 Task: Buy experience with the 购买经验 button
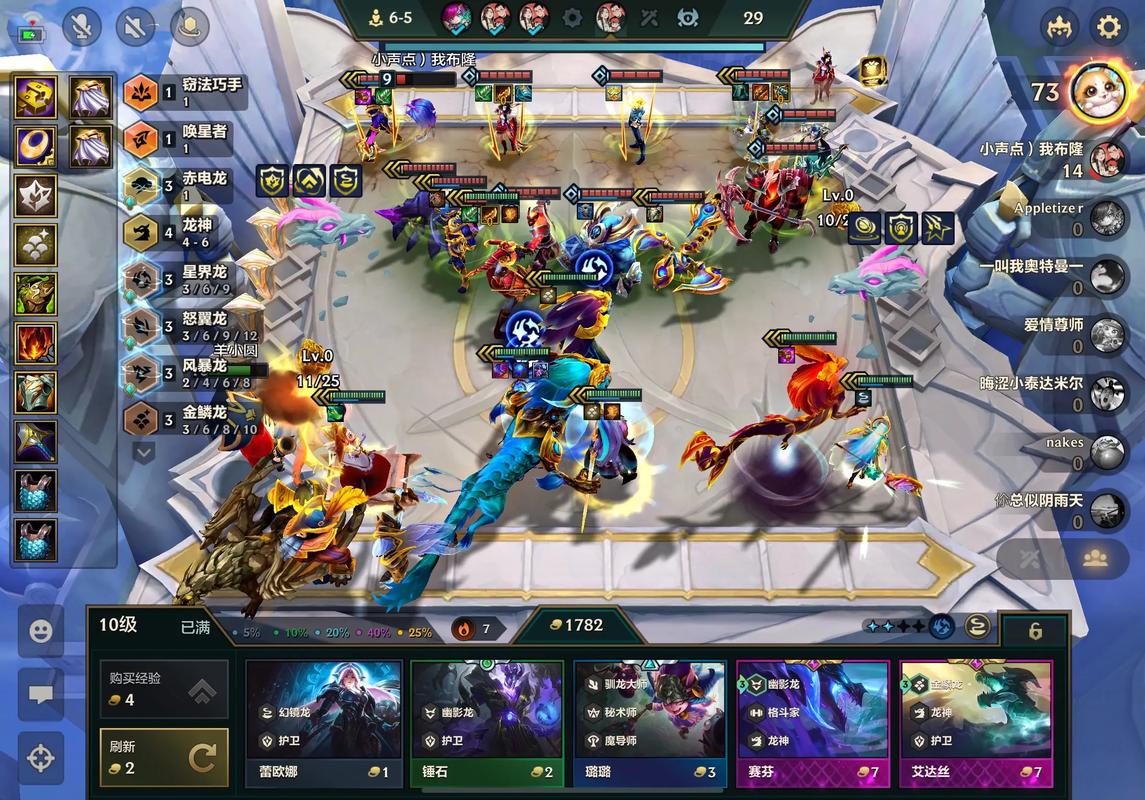164,688
